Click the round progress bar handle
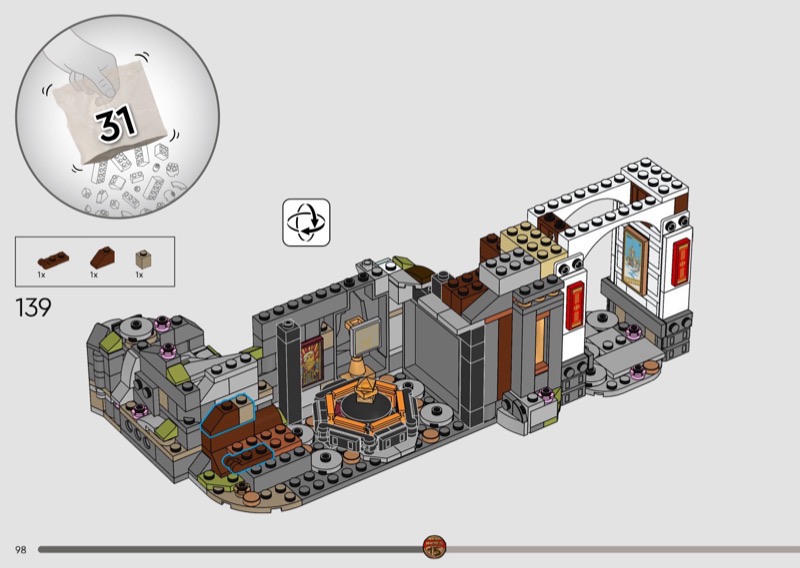800x568 pixels. point(433,547)
